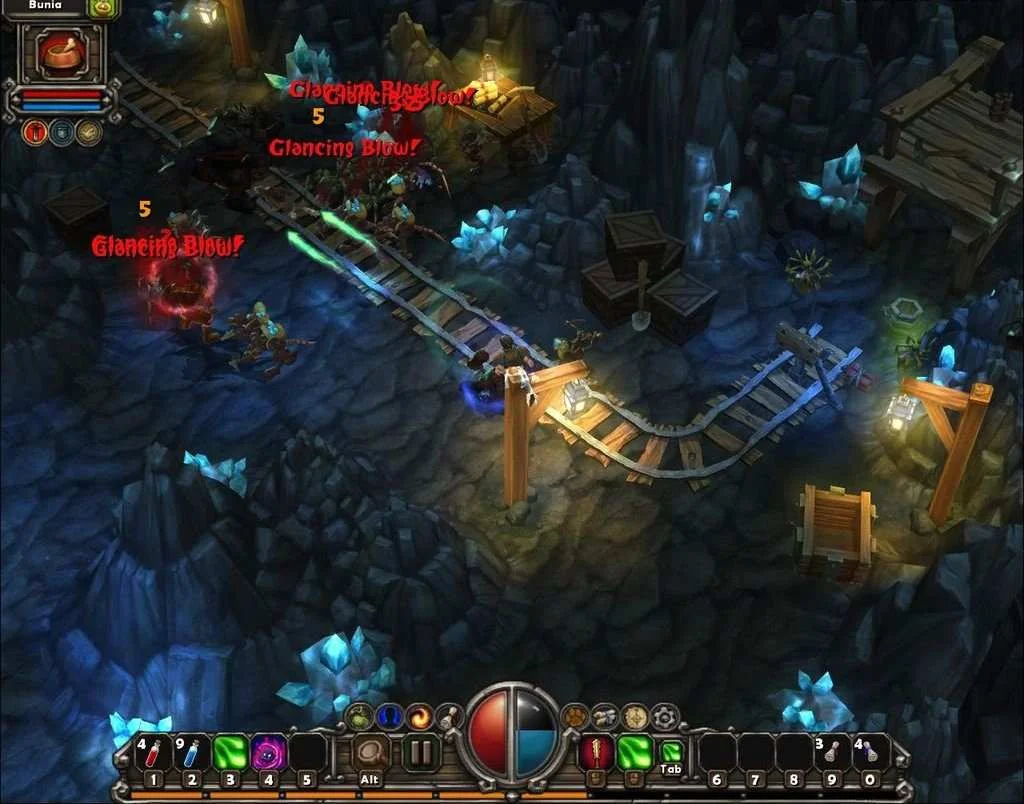Open the gear settings icon
Image resolution: width=1024 pixels, height=804 pixels.
point(665,716)
